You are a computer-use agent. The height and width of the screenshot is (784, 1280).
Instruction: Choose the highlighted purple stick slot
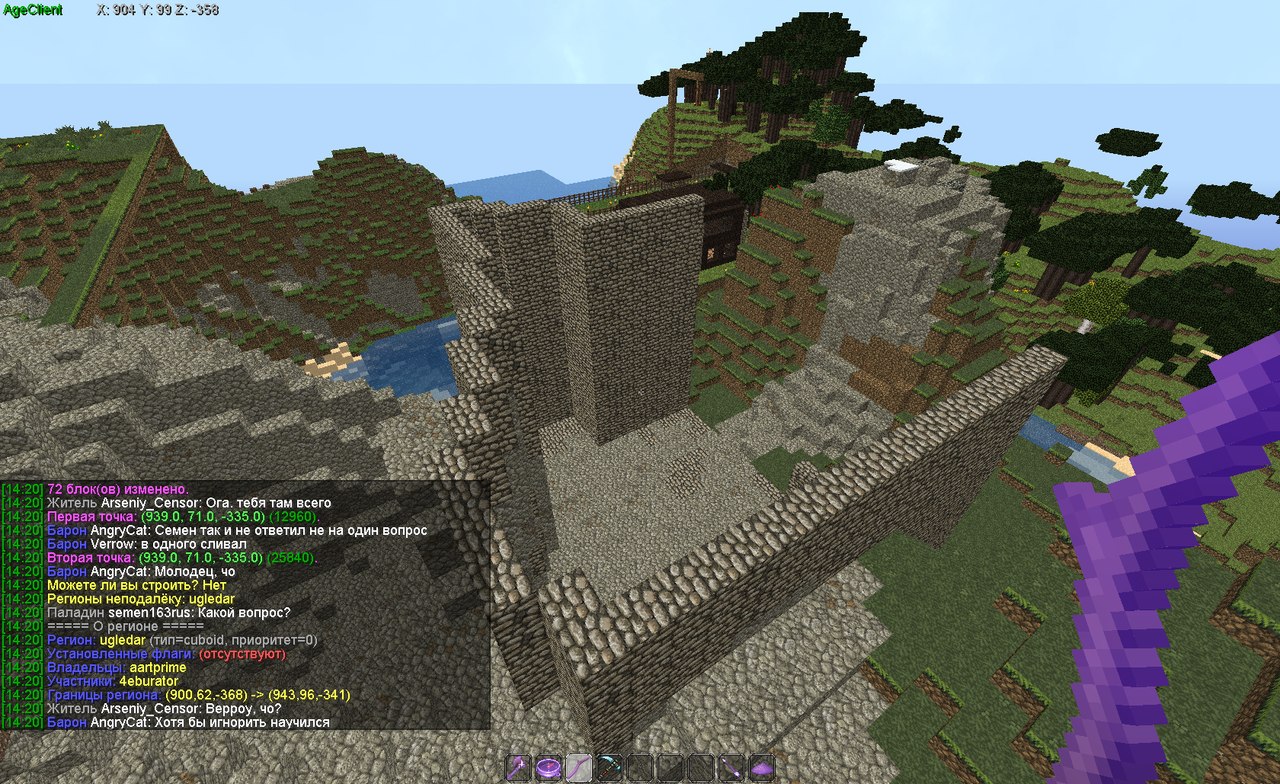tap(578, 767)
